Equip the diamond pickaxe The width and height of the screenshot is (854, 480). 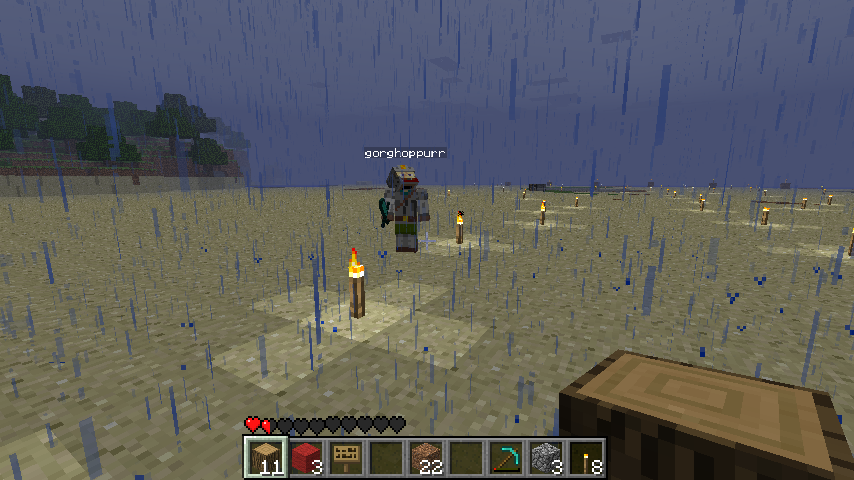[x=506, y=458]
